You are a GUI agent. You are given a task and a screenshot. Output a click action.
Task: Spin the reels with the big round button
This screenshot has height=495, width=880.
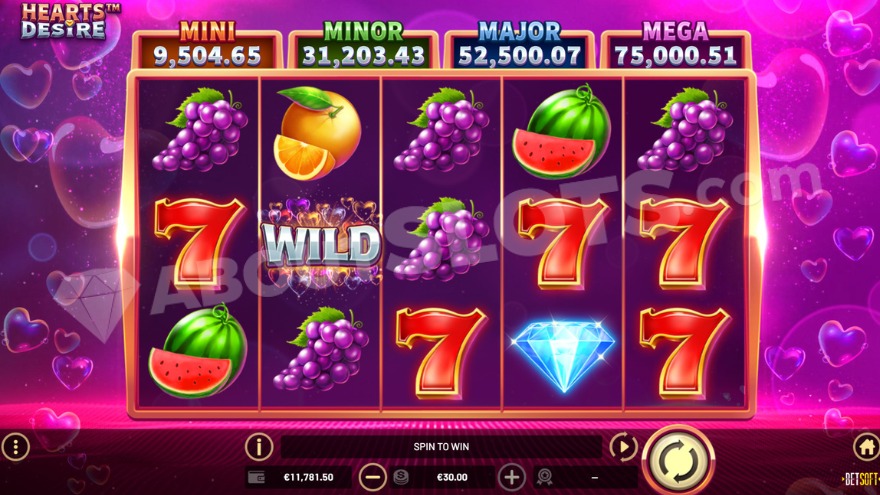[x=676, y=460]
